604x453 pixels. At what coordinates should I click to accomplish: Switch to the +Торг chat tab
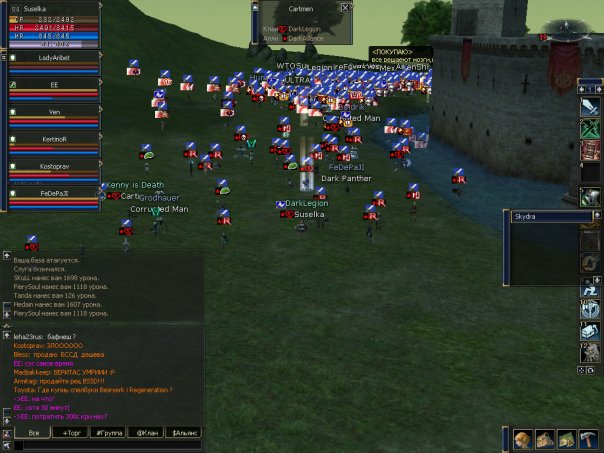point(72,432)
